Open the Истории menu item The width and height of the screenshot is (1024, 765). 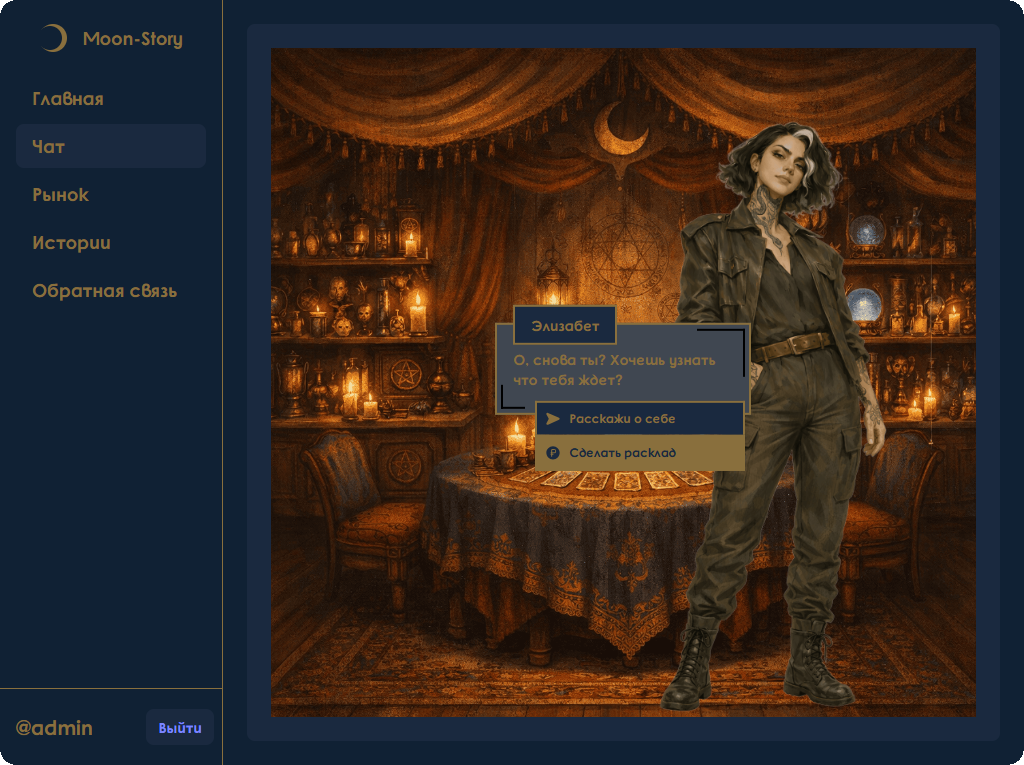pos(71,243)
